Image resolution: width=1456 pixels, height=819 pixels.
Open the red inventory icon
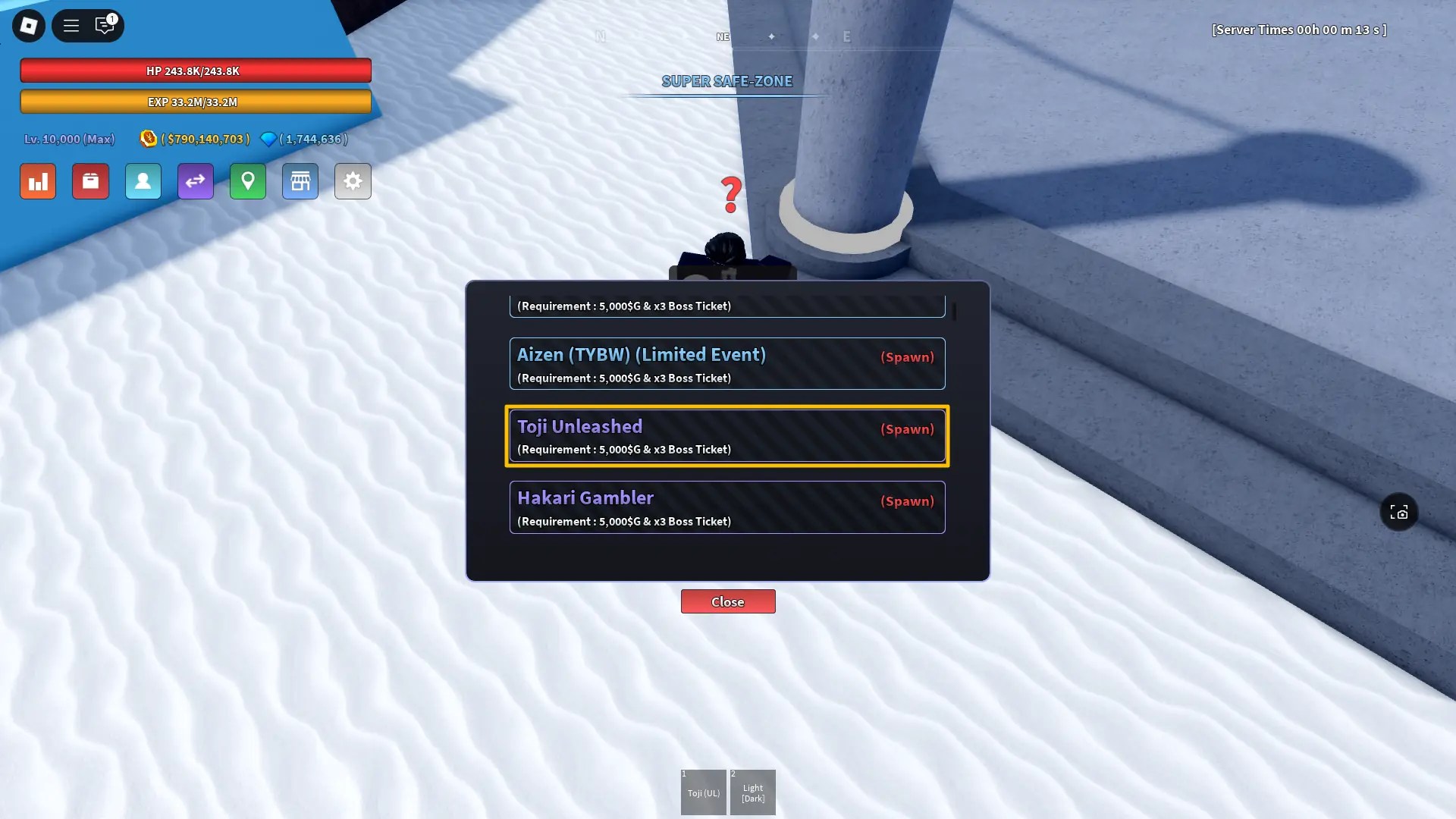pos(90,181)
